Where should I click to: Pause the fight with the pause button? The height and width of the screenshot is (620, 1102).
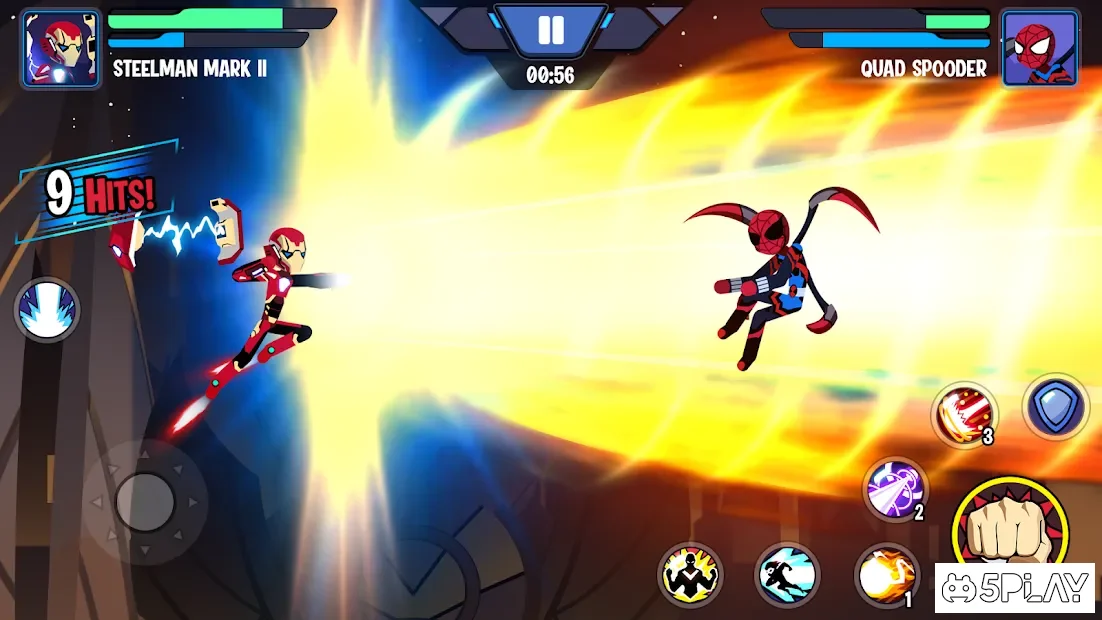551,30
